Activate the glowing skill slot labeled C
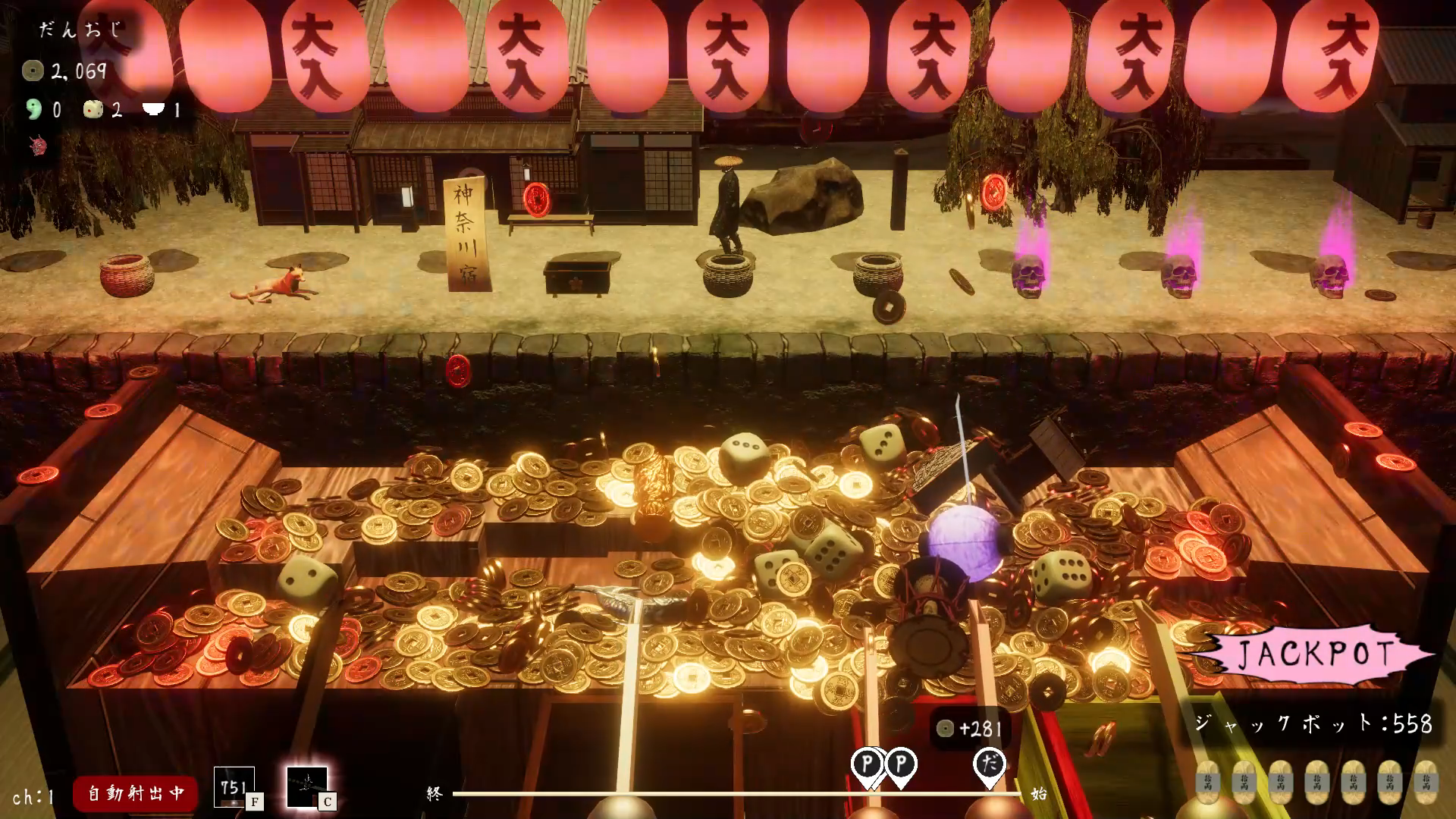This screenshot has width=1456, height=819. tap(307, 787)
